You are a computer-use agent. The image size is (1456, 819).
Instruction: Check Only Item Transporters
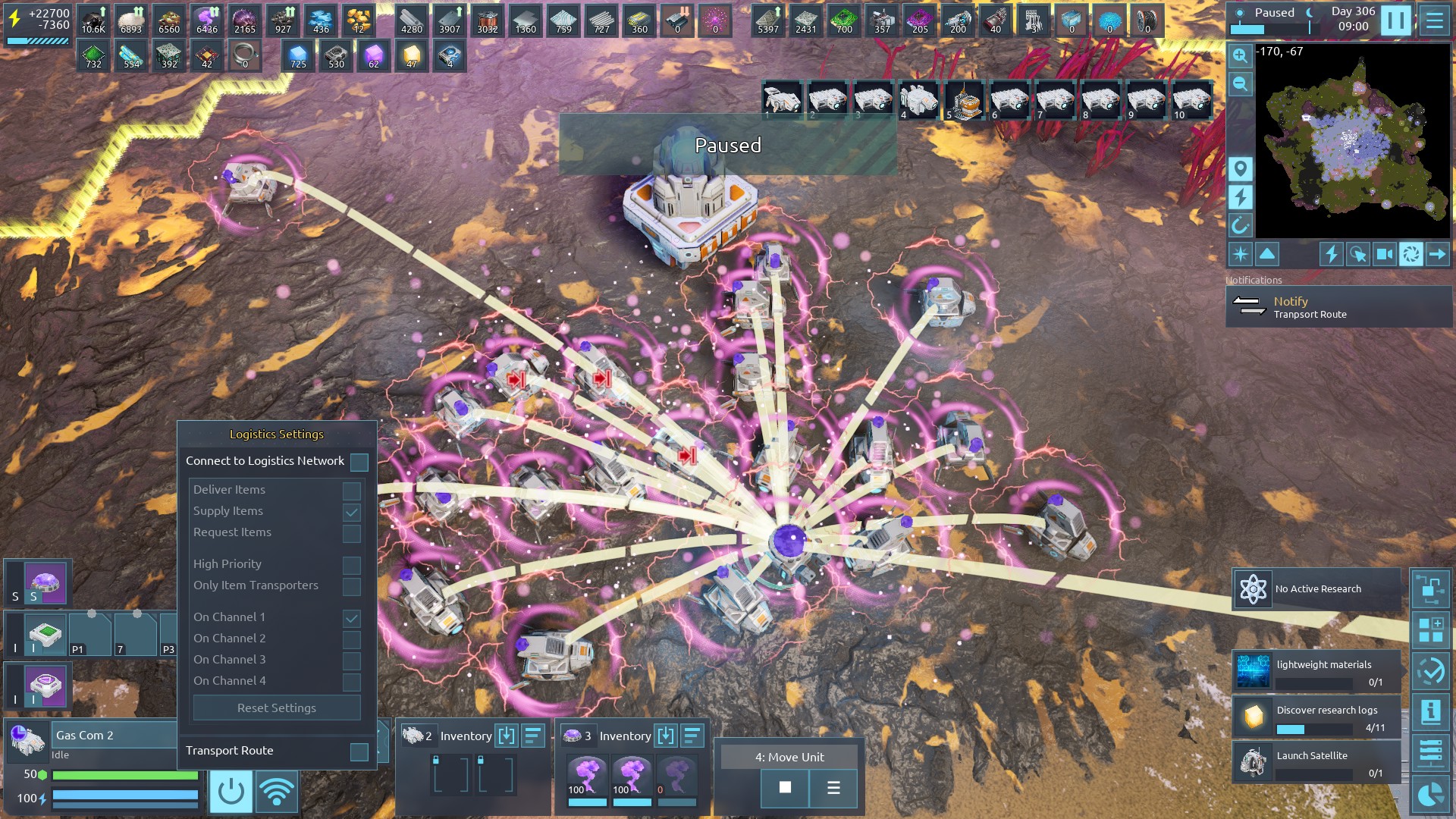[351, 586]
